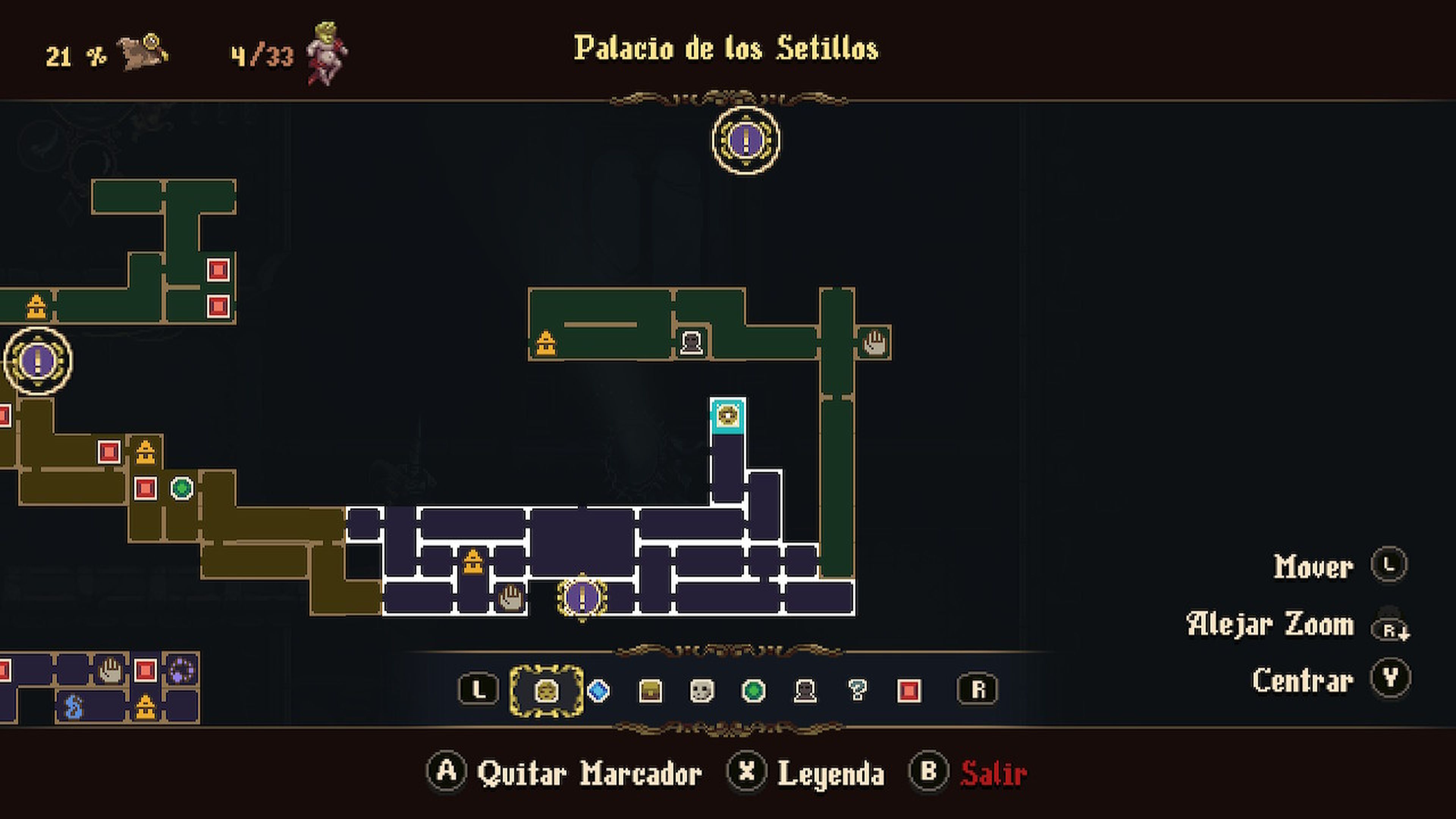
Task: Pick the treasure chest marker type
Action: pos(650,691)
